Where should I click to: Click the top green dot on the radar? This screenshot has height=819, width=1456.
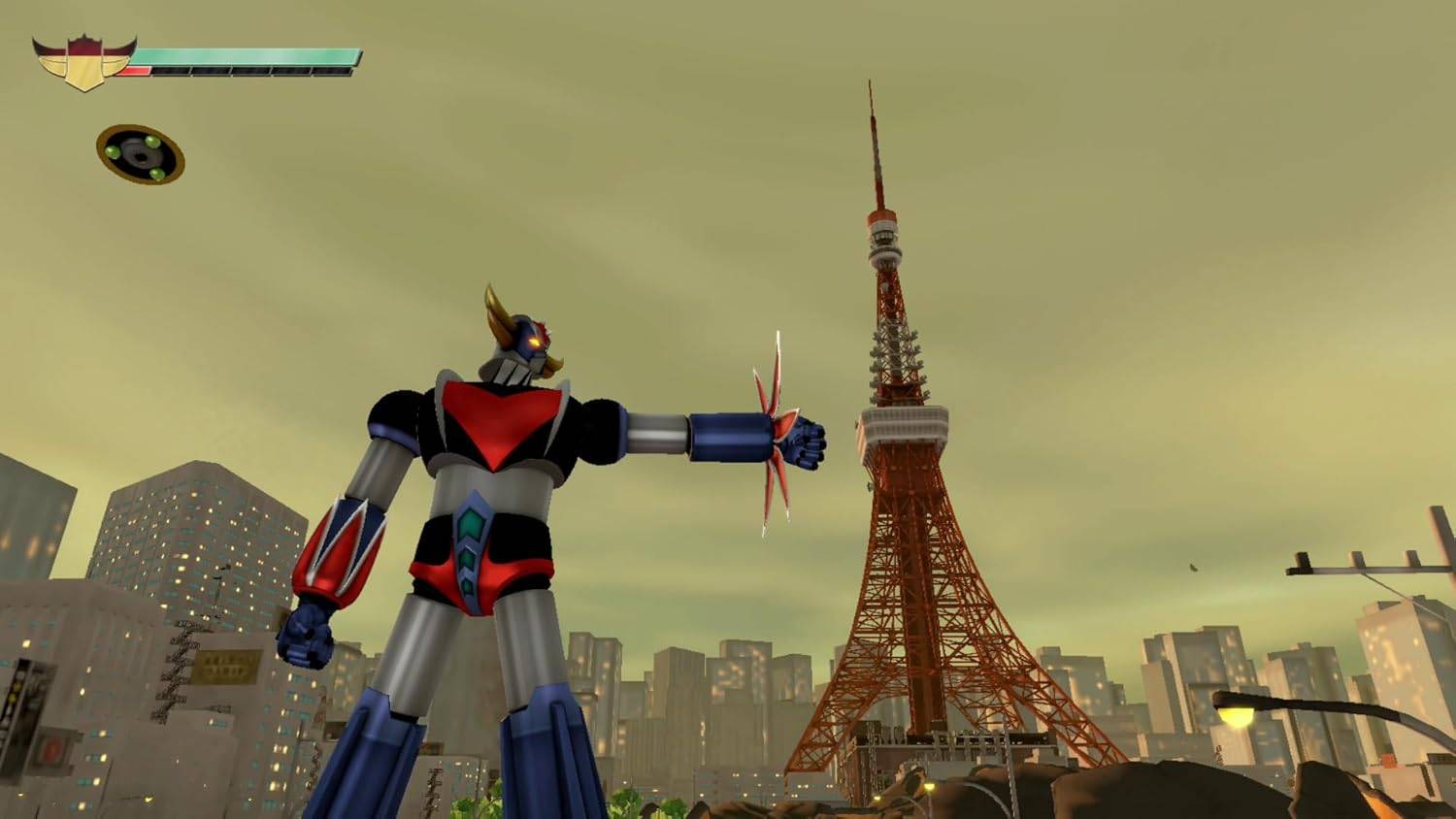click(152, 143)
